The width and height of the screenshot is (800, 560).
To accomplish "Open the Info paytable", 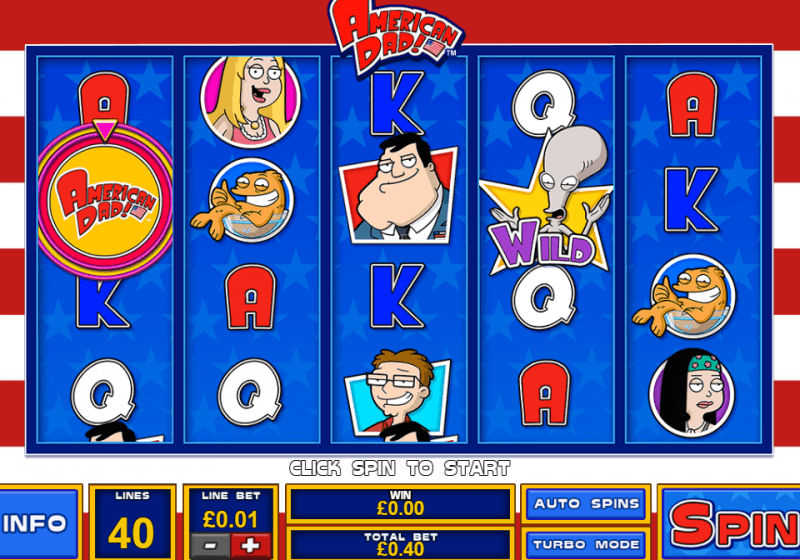I will coord(38,523).
